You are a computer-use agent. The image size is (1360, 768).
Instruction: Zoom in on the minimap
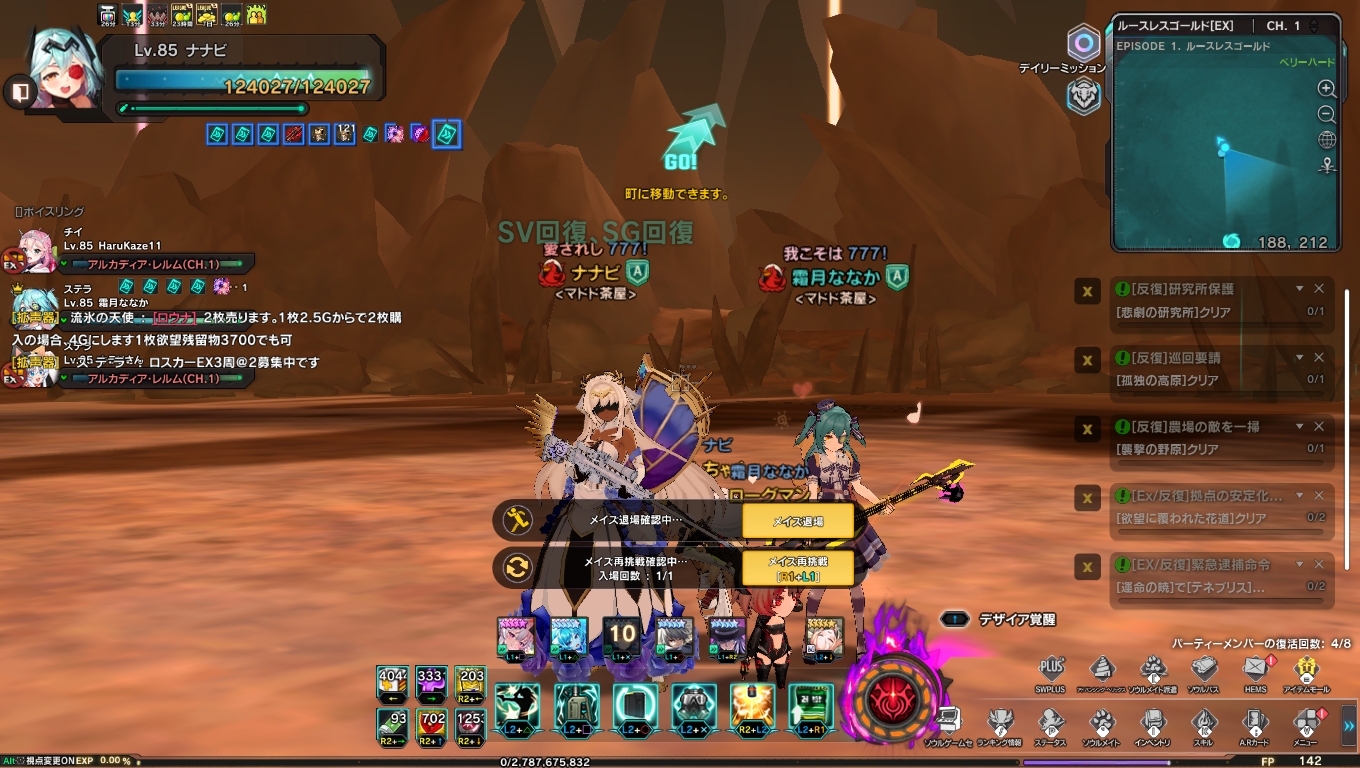click(x=1327, y=89)
